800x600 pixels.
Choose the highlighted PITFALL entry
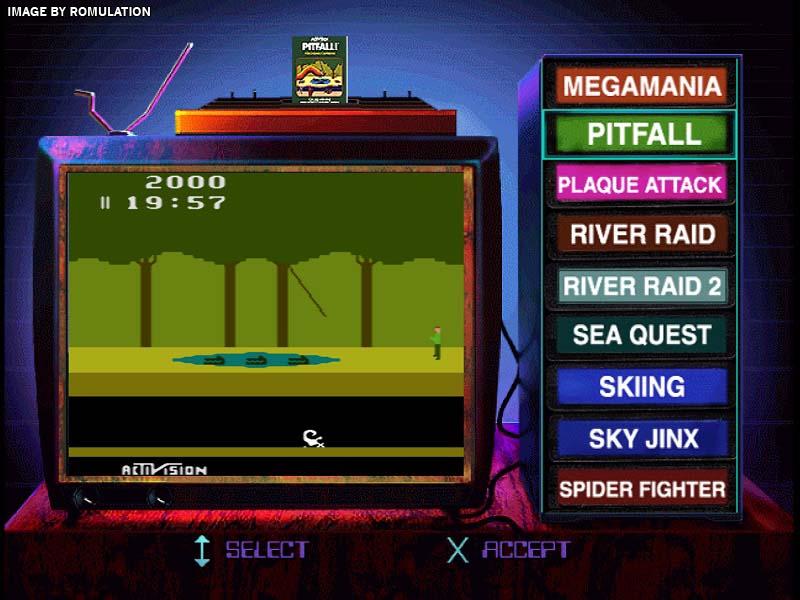pos(642,134)
